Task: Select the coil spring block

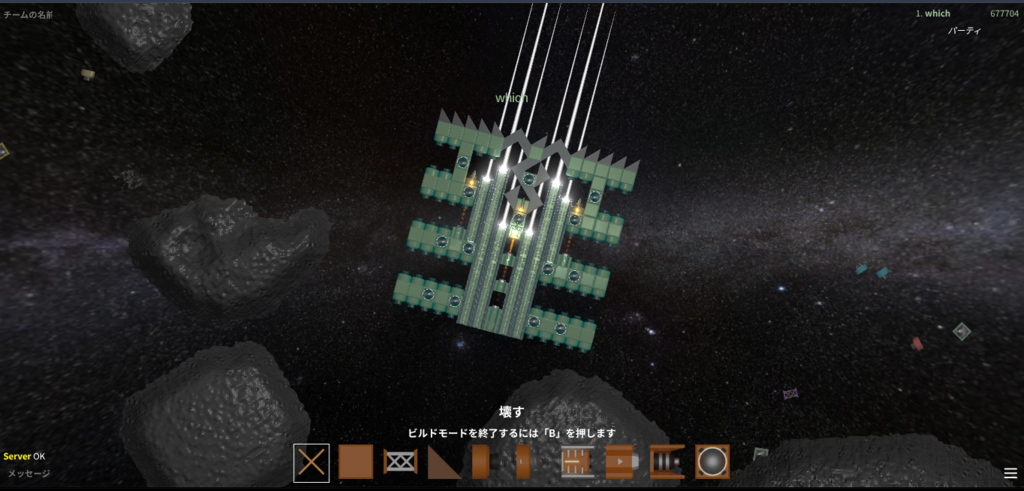Action: [667, 462]
